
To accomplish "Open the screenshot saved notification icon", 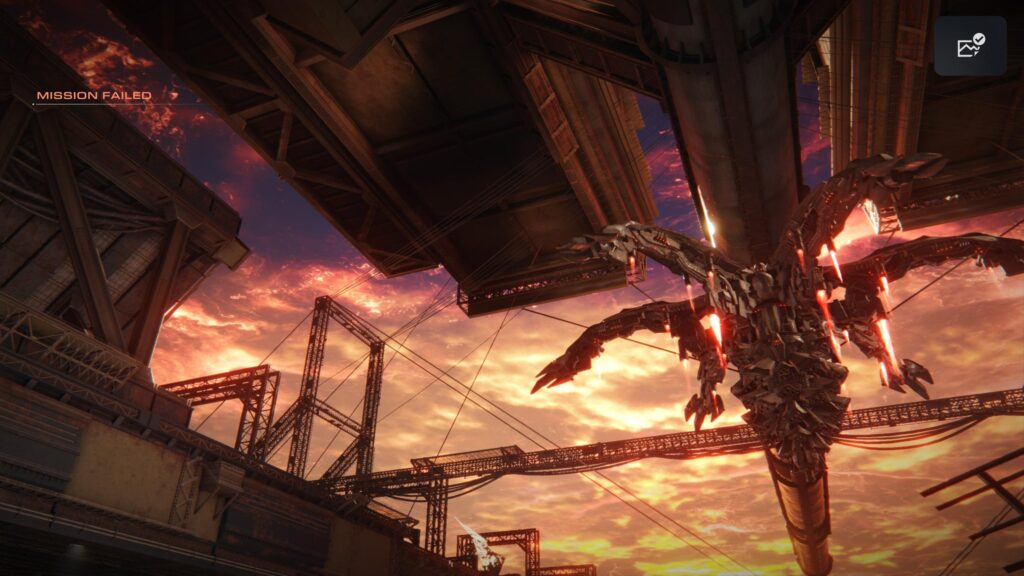I will pos(970,46).
